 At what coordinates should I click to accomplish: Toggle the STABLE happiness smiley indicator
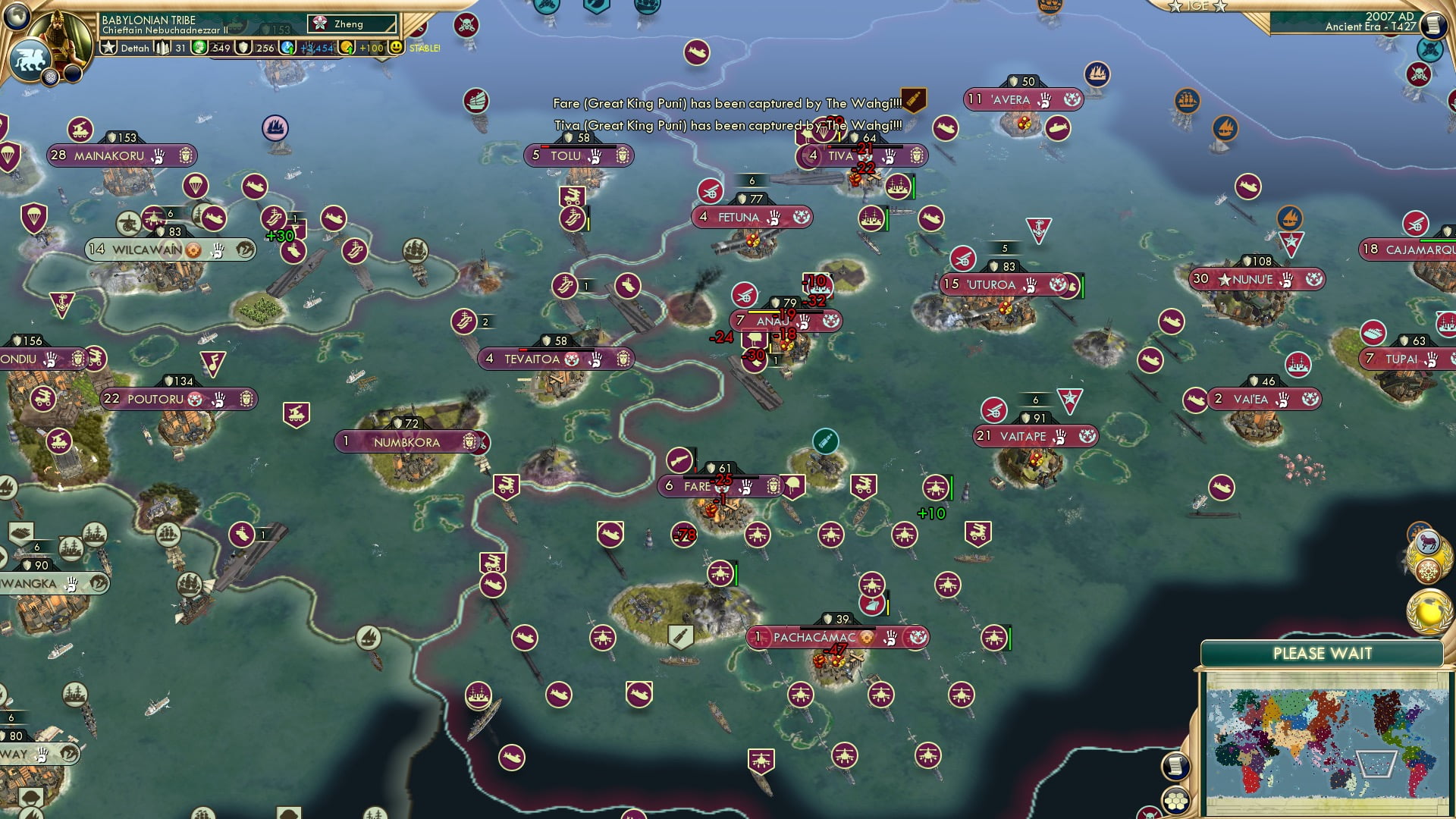(397, 48)
